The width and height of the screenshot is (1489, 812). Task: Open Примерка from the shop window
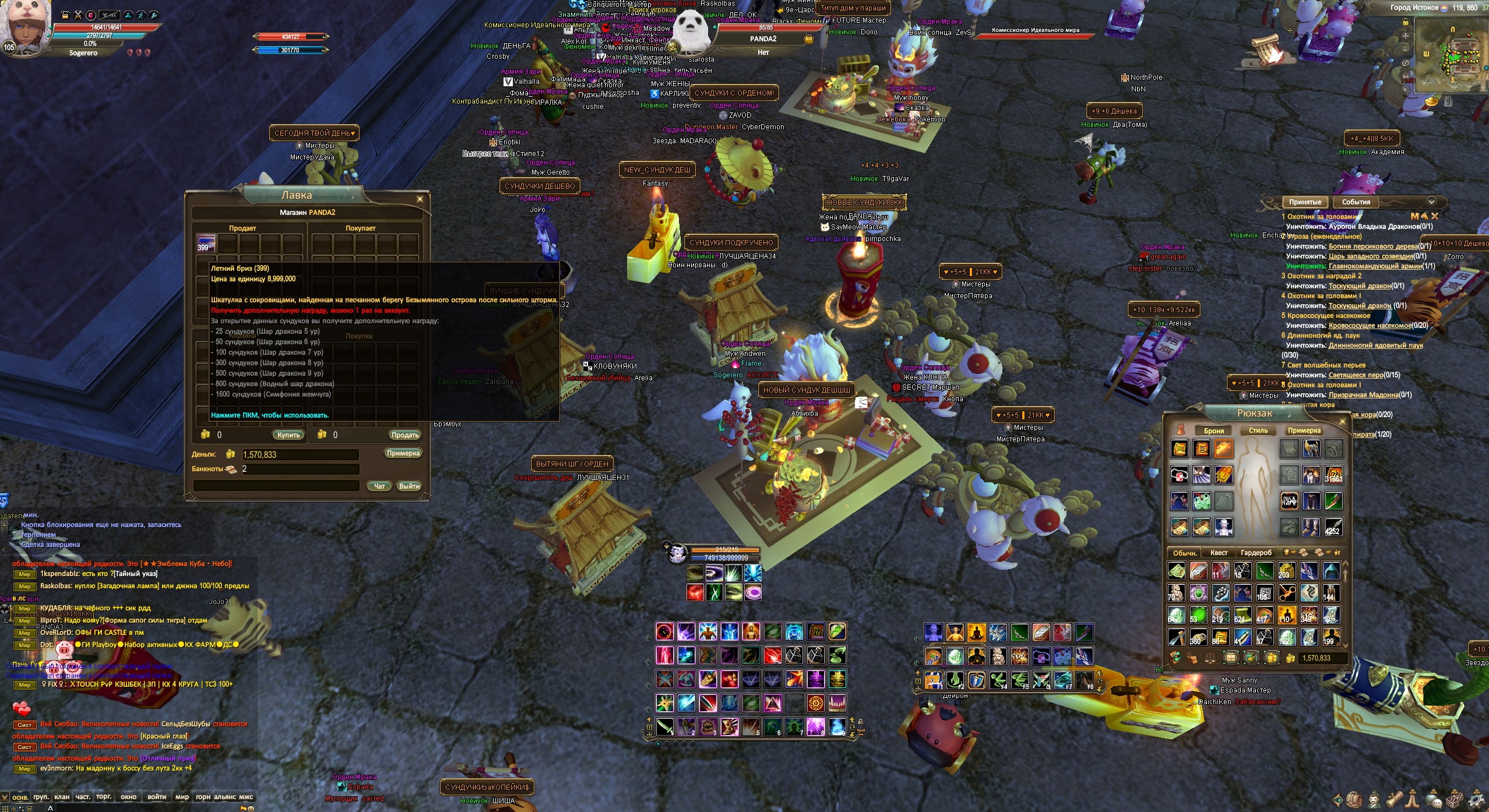[403, 453]
